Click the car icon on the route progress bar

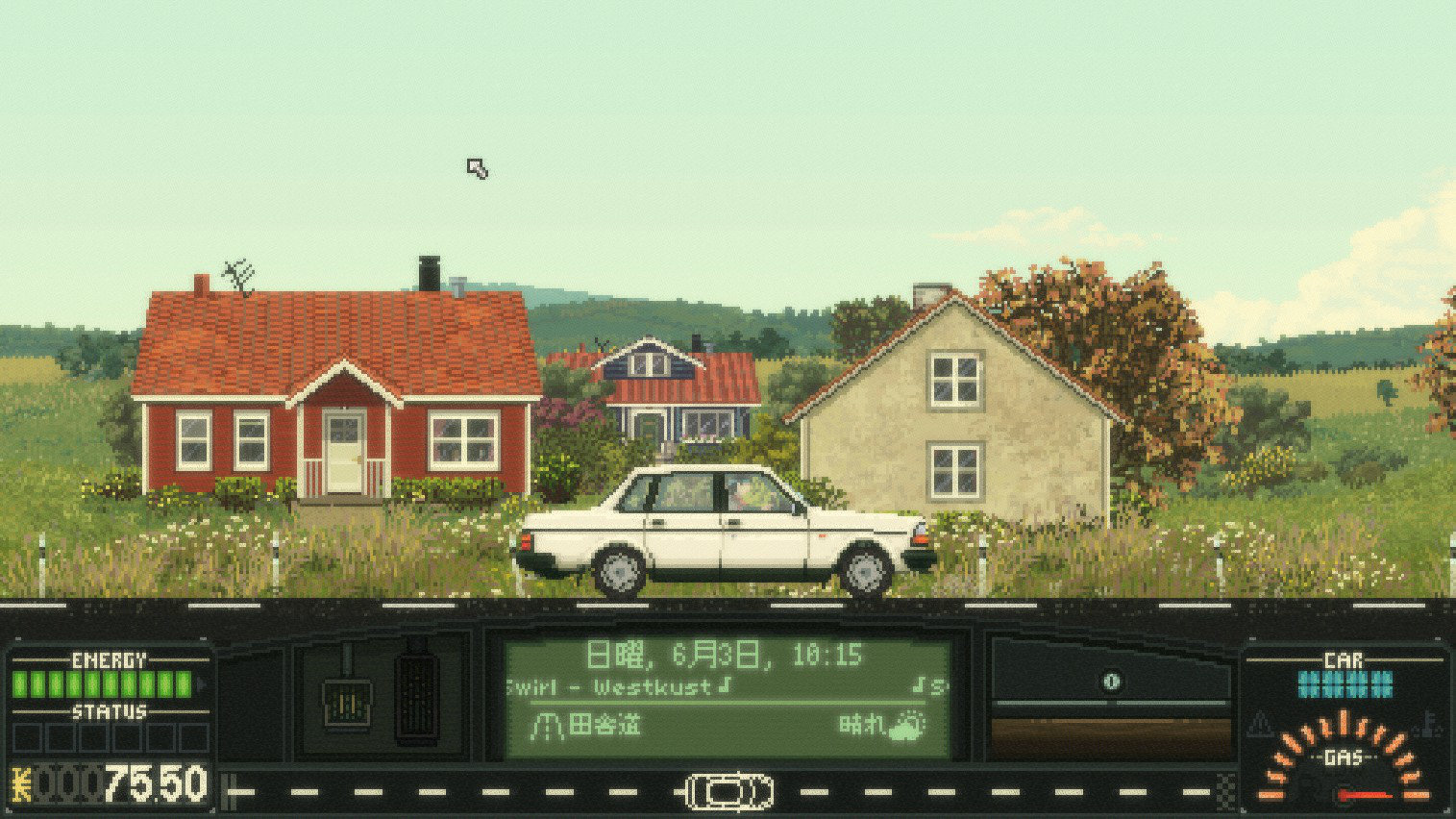(728, 792)
